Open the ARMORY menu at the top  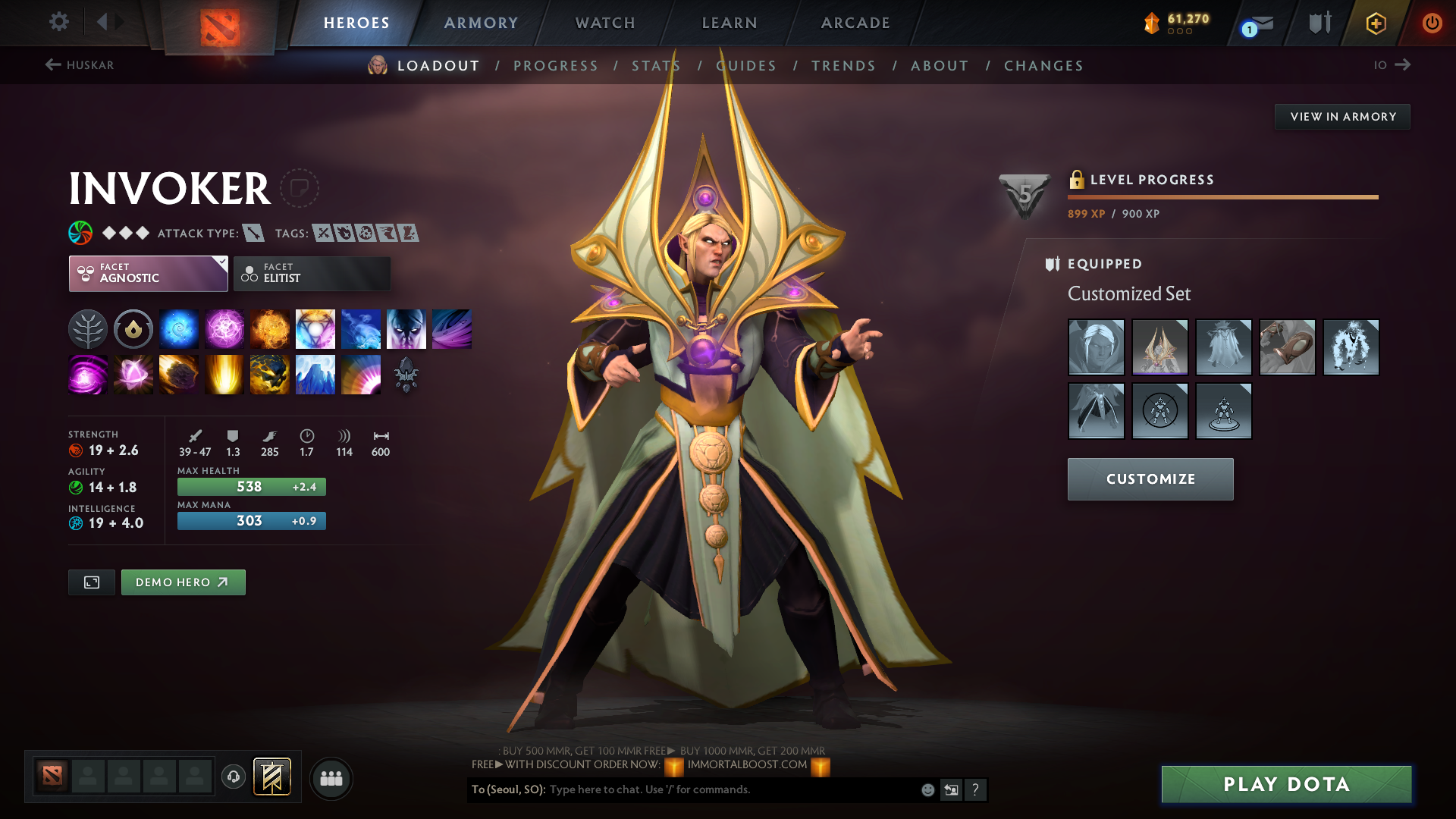coord(481,23)
